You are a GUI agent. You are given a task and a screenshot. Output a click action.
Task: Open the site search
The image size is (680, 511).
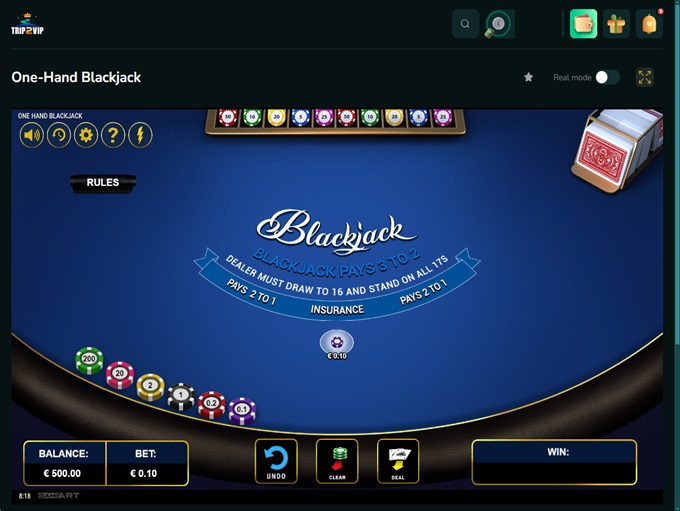[x=465, y=24]
